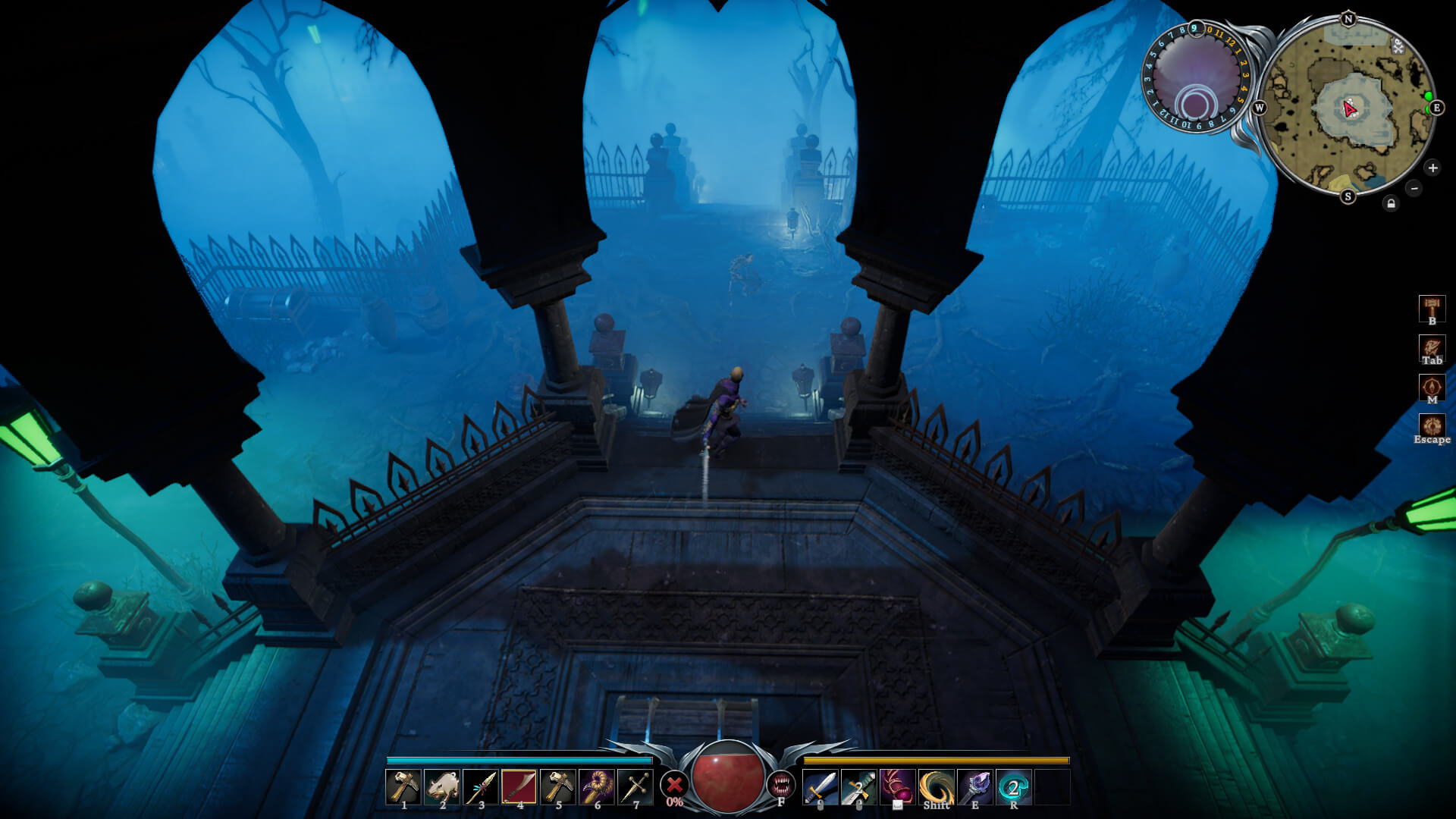The height and width of the screenshot is (819, 1456).
Task: Zoom in the minimap with the plus button
Action: [1431, 168]
